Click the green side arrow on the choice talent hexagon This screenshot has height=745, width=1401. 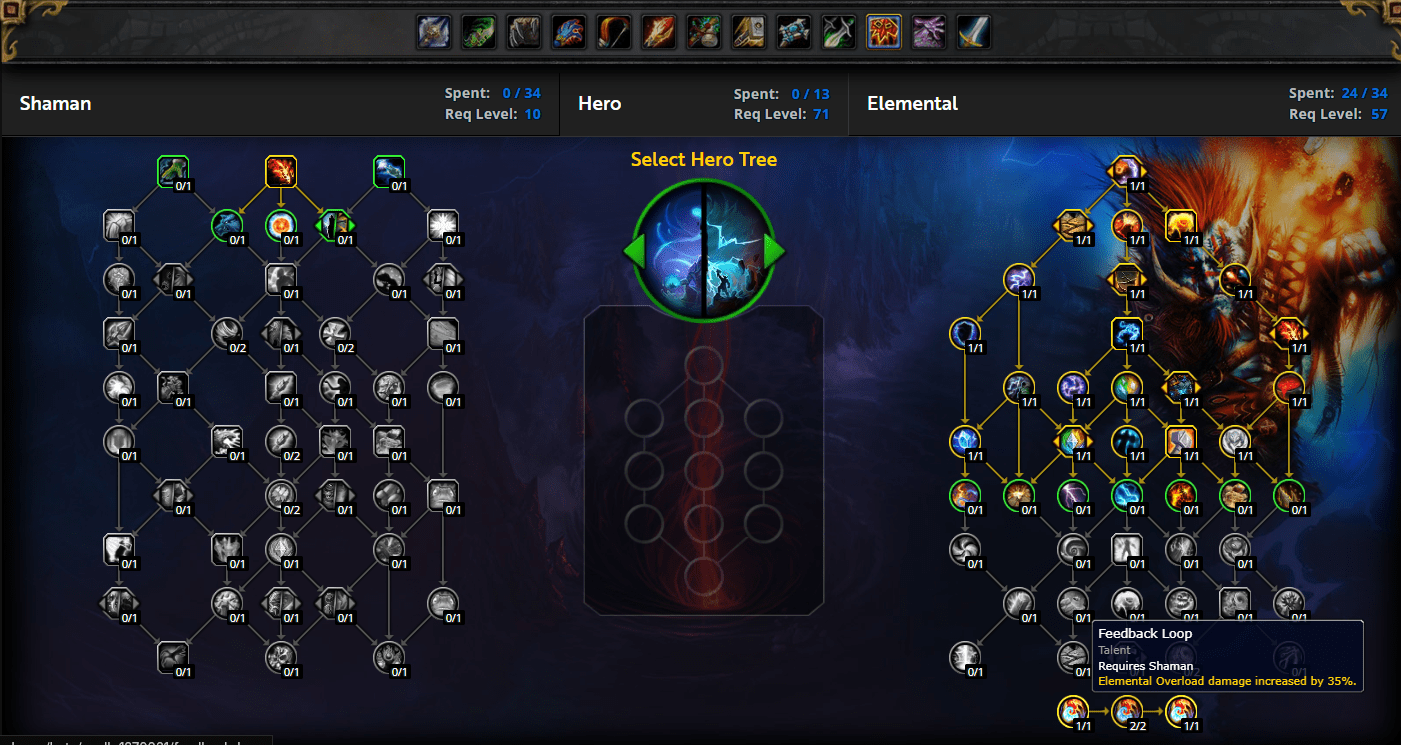(351, 226)
